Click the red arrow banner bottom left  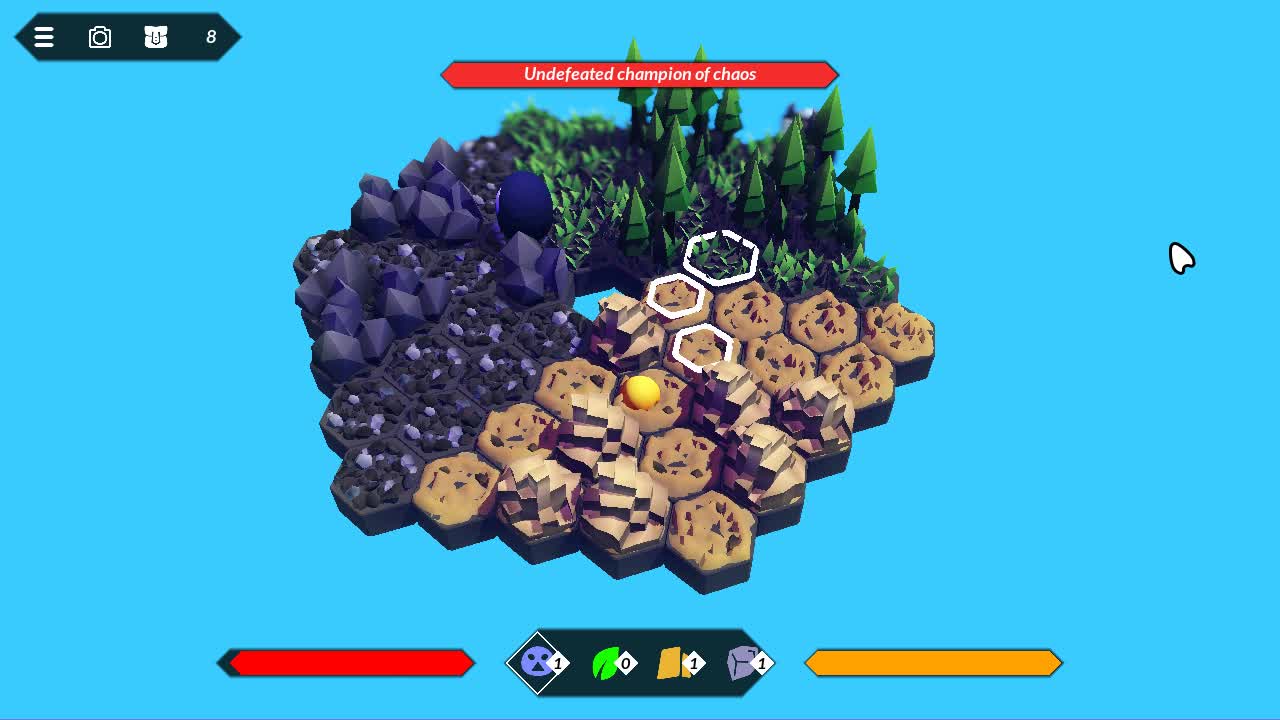(347, 662)
